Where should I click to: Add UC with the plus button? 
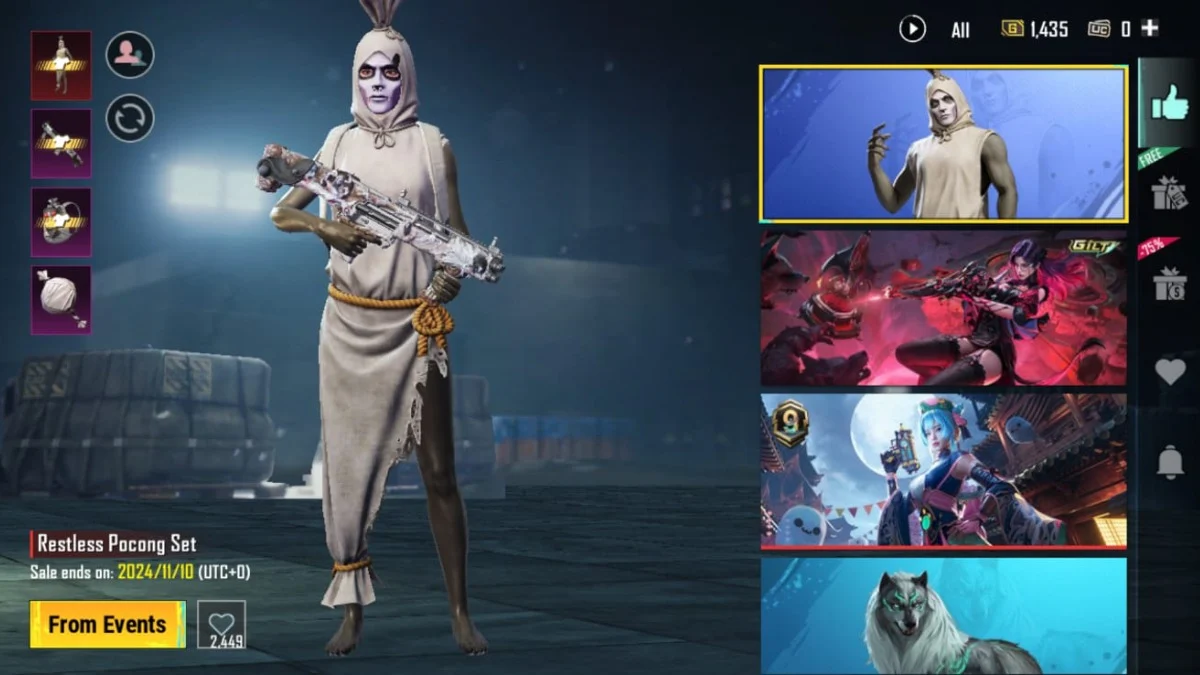click(1150, 29)
